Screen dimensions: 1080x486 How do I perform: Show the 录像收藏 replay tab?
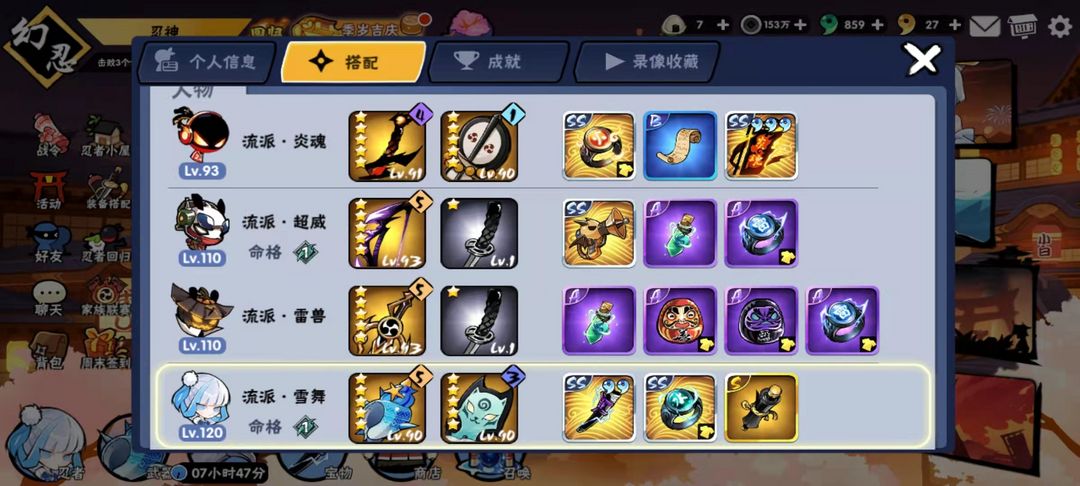tap(650, 62)
